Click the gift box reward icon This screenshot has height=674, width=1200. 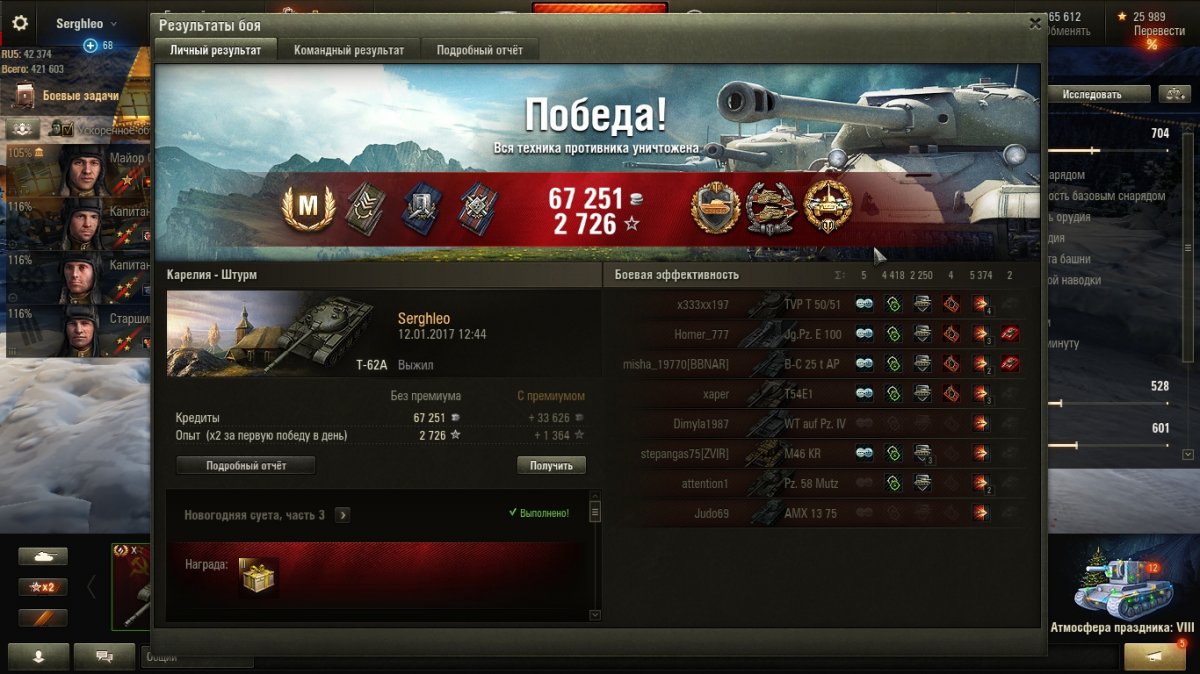click(258, 575)
